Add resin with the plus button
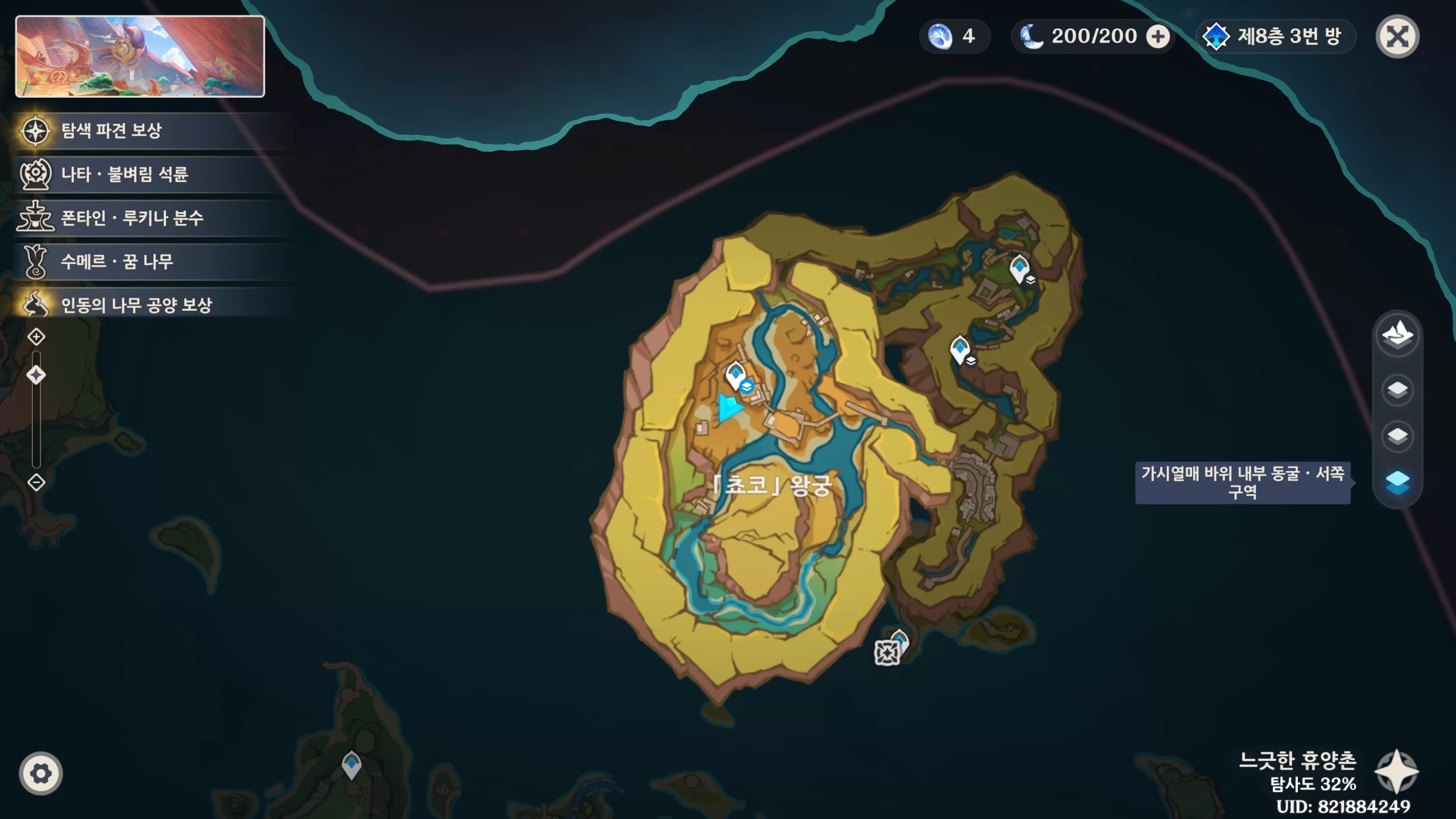 pos(1158,37)
